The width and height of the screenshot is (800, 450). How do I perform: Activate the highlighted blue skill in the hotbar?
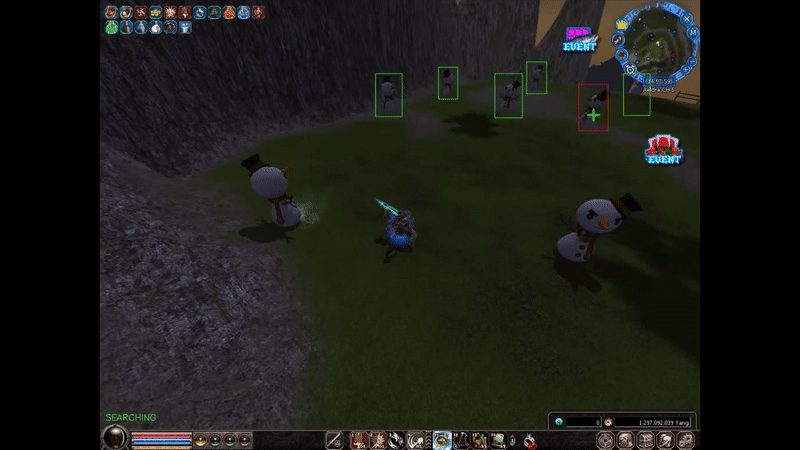(x=442, y=440)
